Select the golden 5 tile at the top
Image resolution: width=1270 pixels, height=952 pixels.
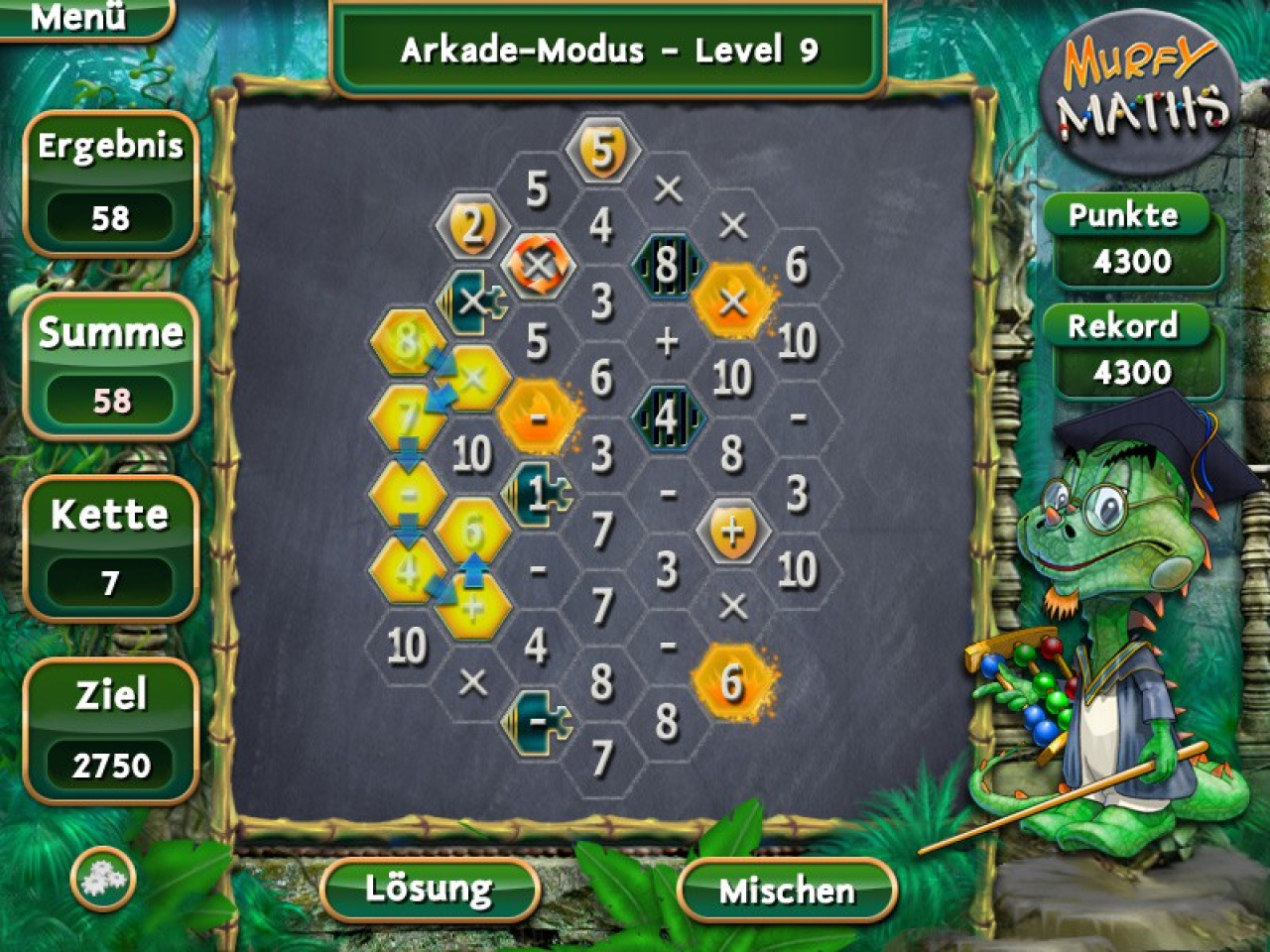click(602, 151)
